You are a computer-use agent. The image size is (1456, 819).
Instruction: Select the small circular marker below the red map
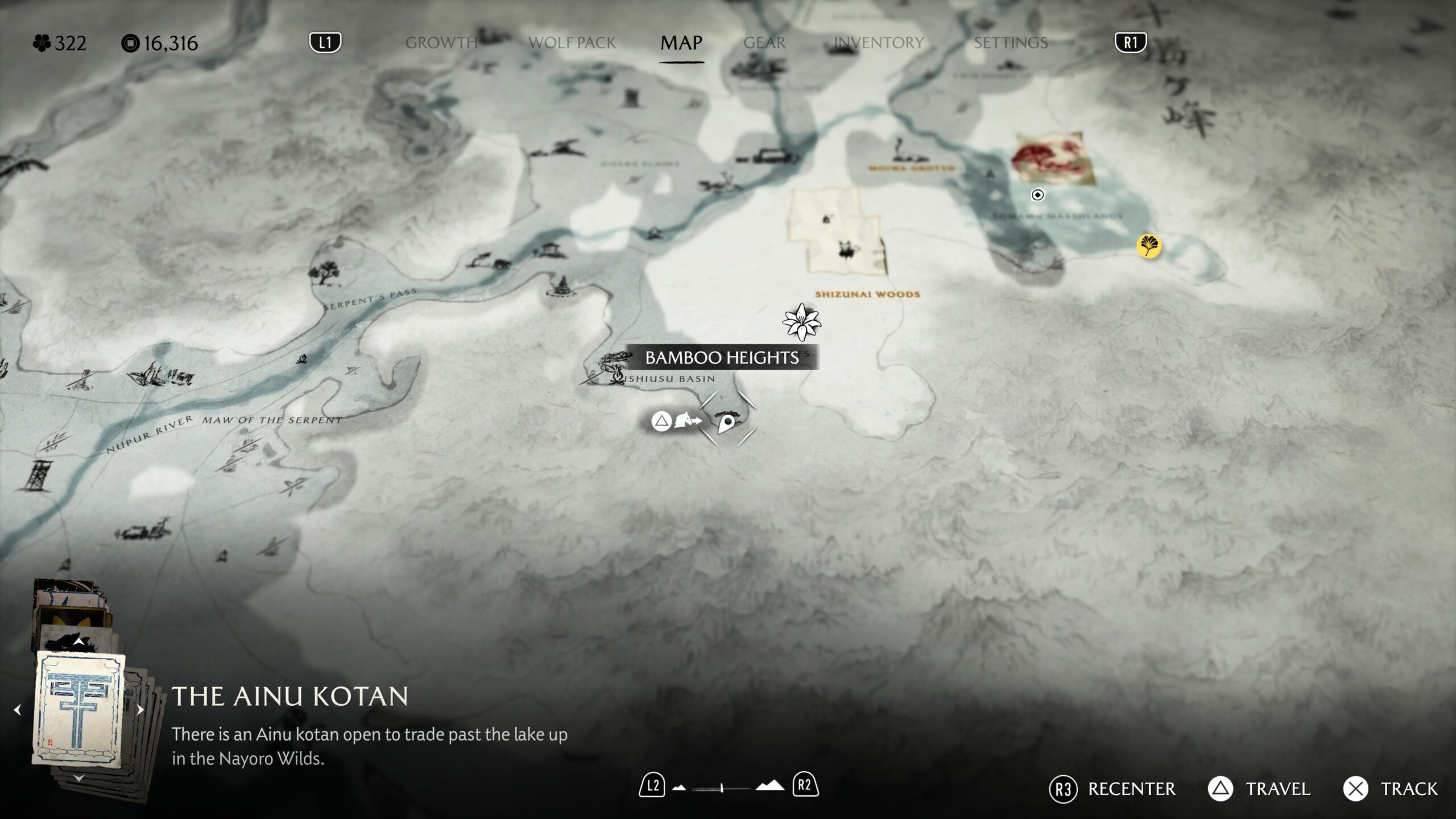coord(1037,195)
